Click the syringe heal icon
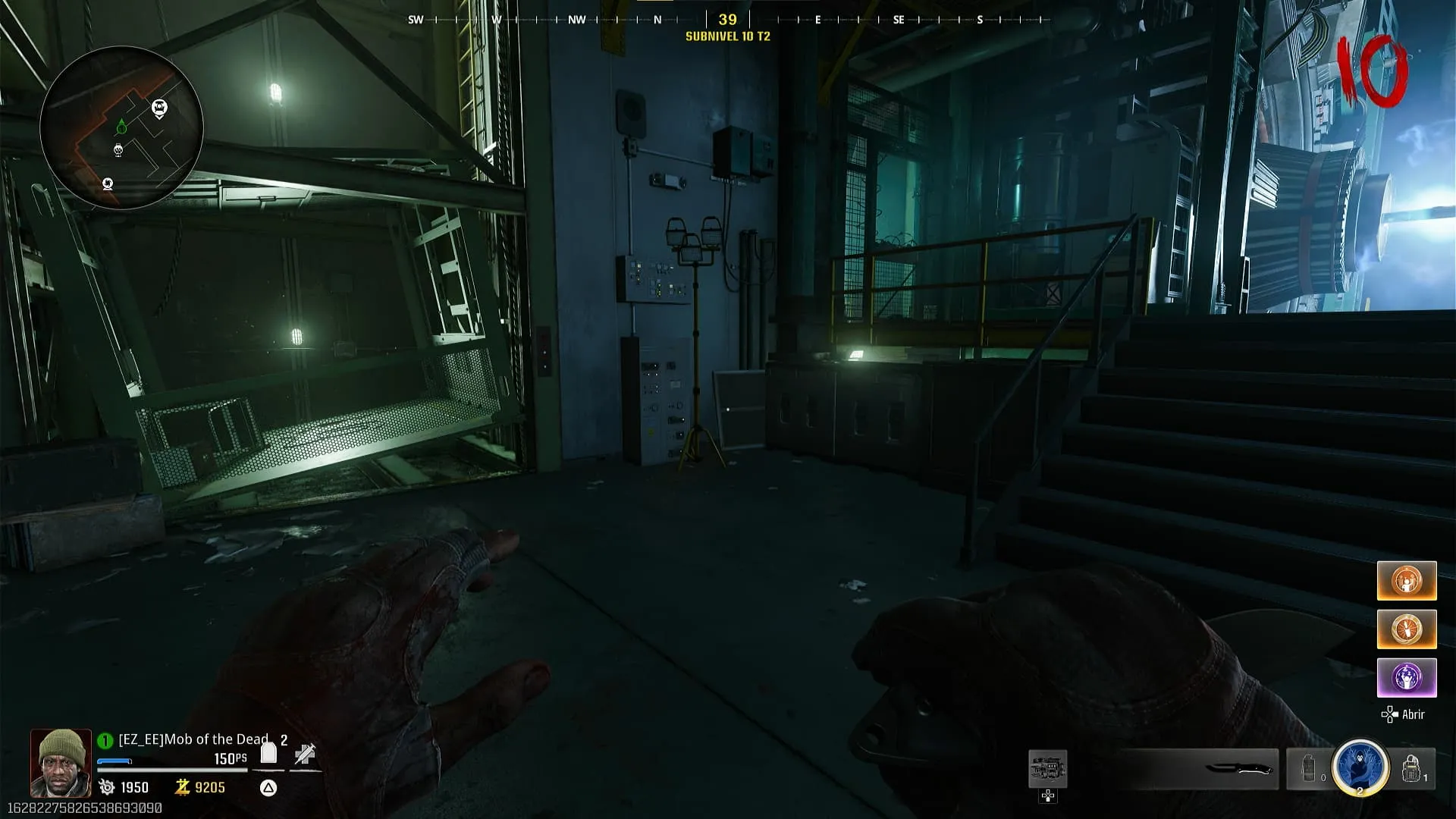 click(305, 754)
